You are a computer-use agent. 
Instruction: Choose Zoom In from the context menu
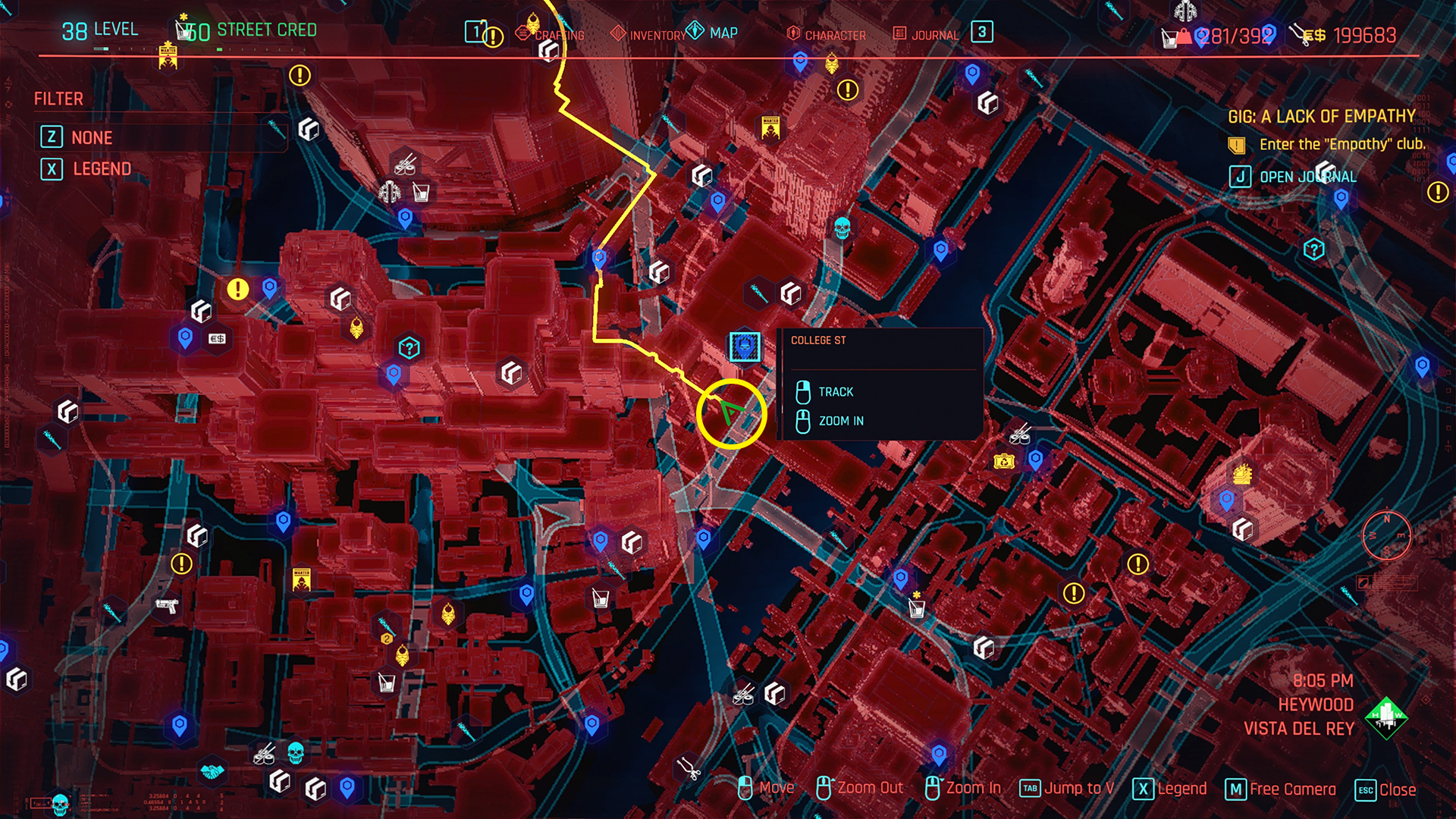click(x=841, y=421)
